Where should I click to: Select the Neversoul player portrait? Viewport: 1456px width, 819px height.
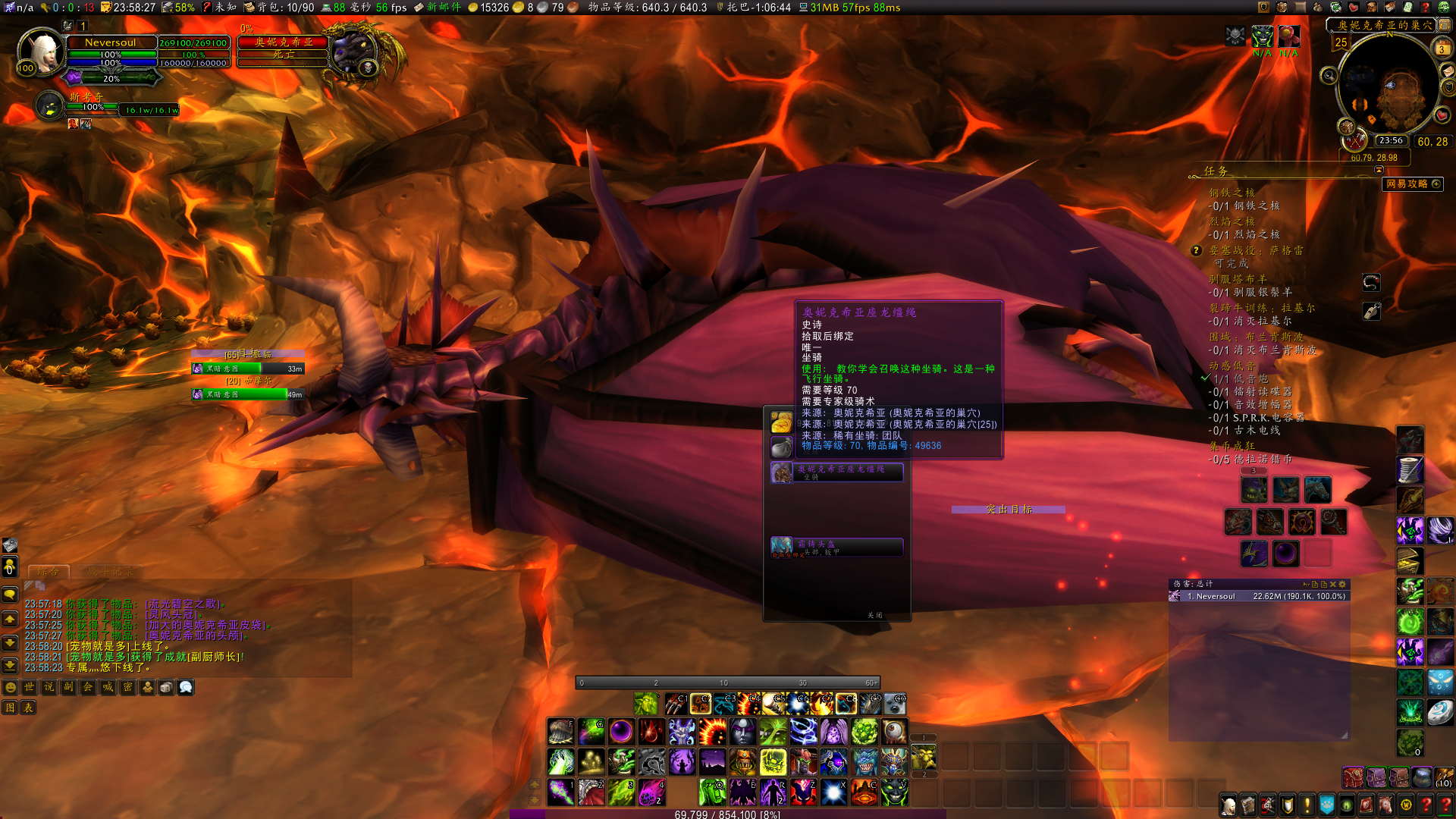(x=42, y=52)
